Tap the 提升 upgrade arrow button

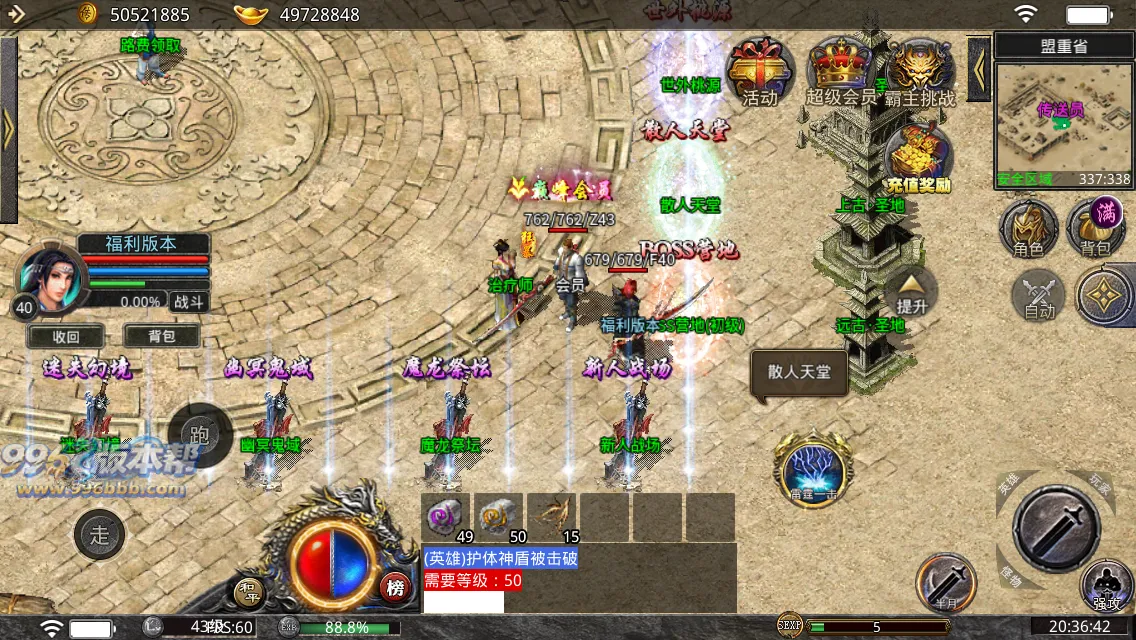(x=911, y=291)
